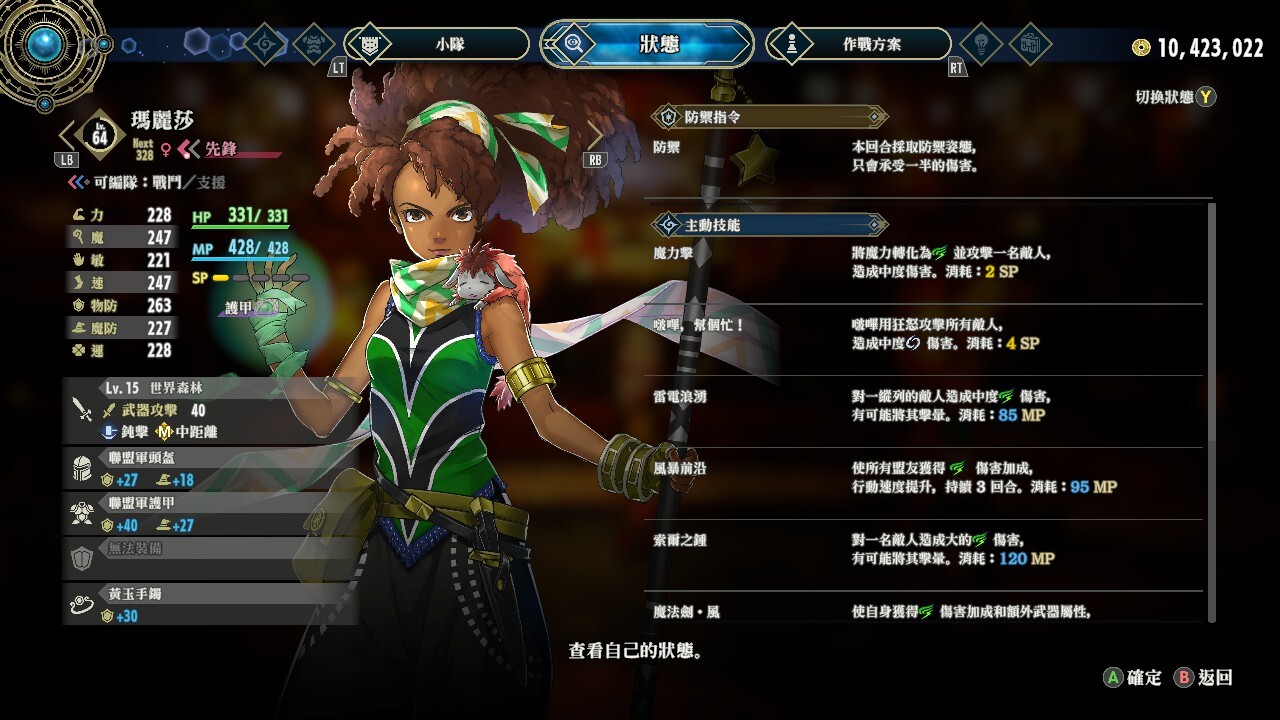Pick the 黃玉手鐲 accessory slot
The height and width of the screenshot is (720, 1280).
pyautogui.click(x=210, y=604)
